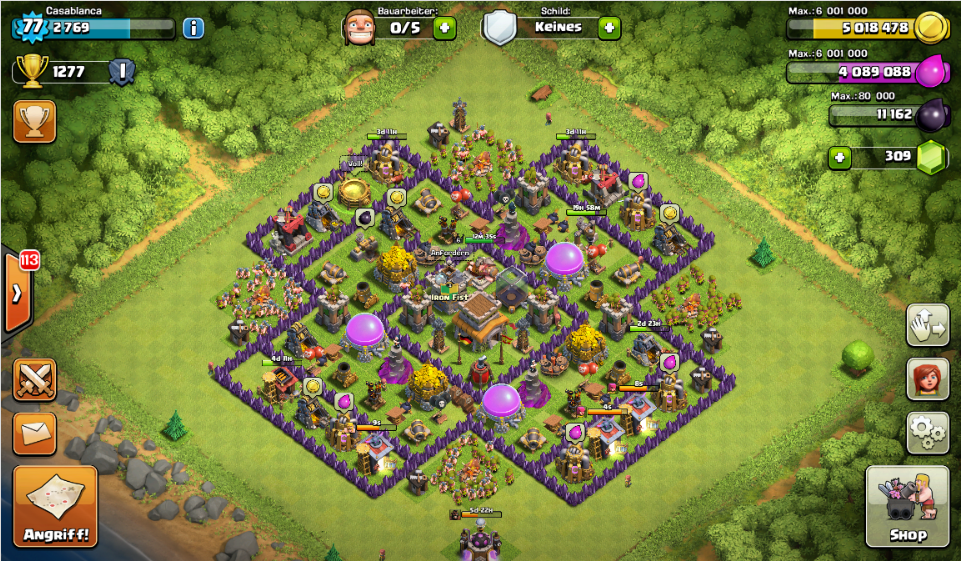This screenshot has width=961, height=561.
Task: Buy a shield using the plus button
Action: [609, 27]
